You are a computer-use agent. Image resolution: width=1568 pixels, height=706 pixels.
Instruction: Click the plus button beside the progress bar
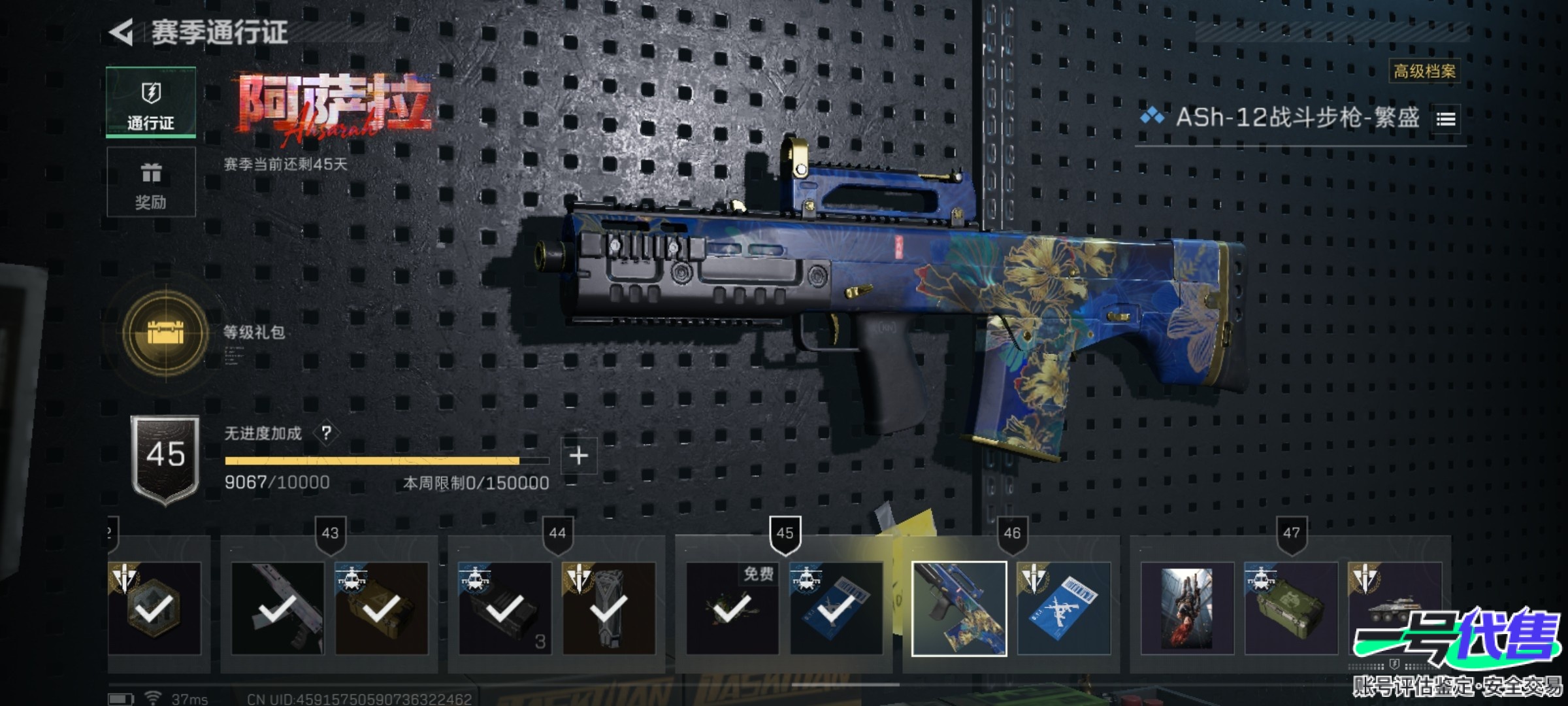578,456
